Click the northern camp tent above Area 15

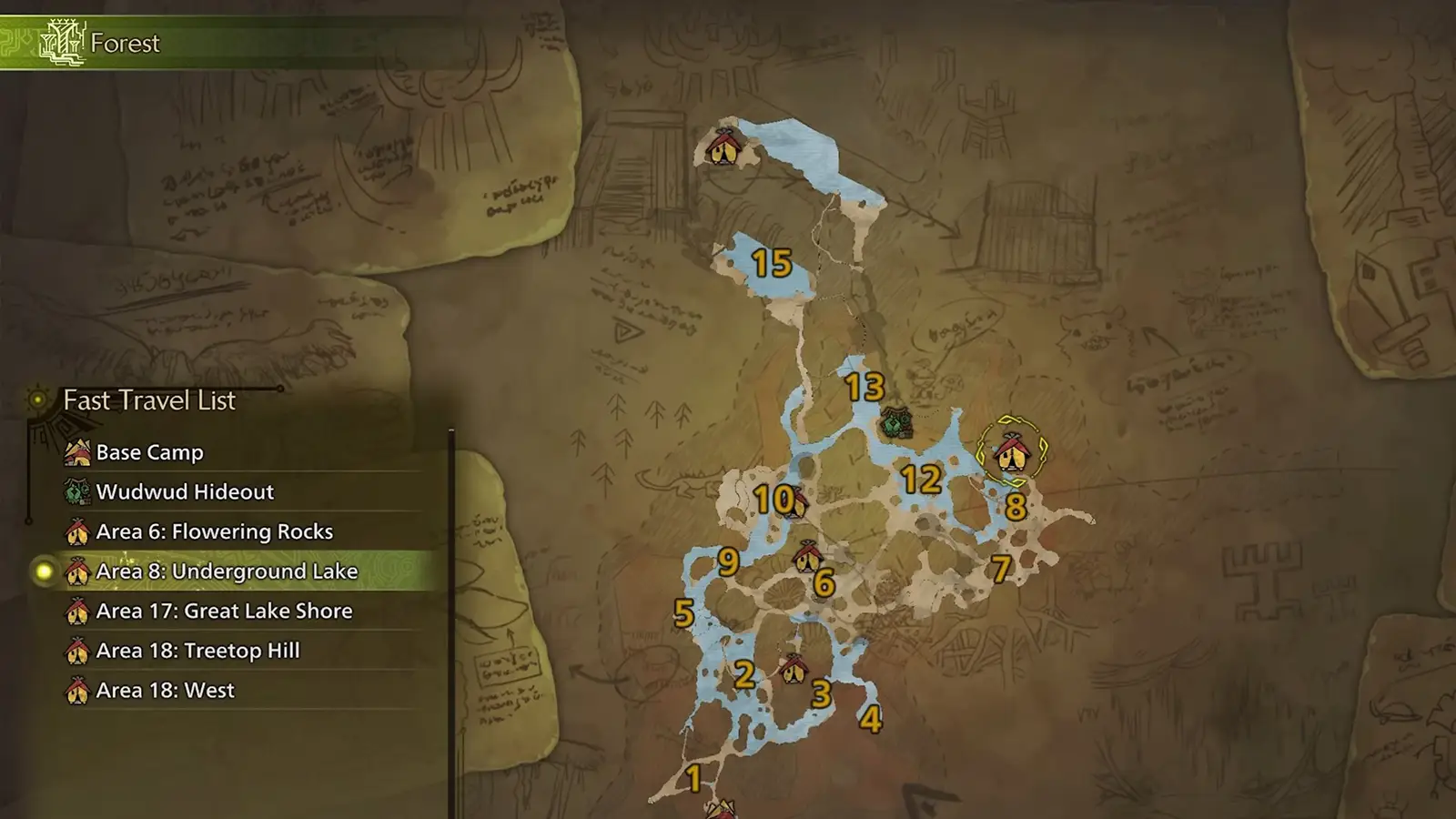click(723, 148)
